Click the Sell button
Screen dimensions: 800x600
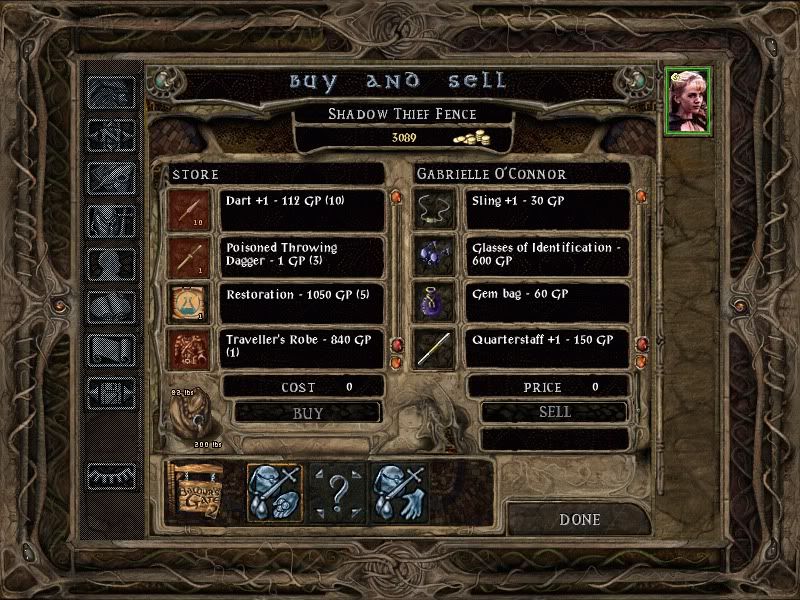pos(554,412)
